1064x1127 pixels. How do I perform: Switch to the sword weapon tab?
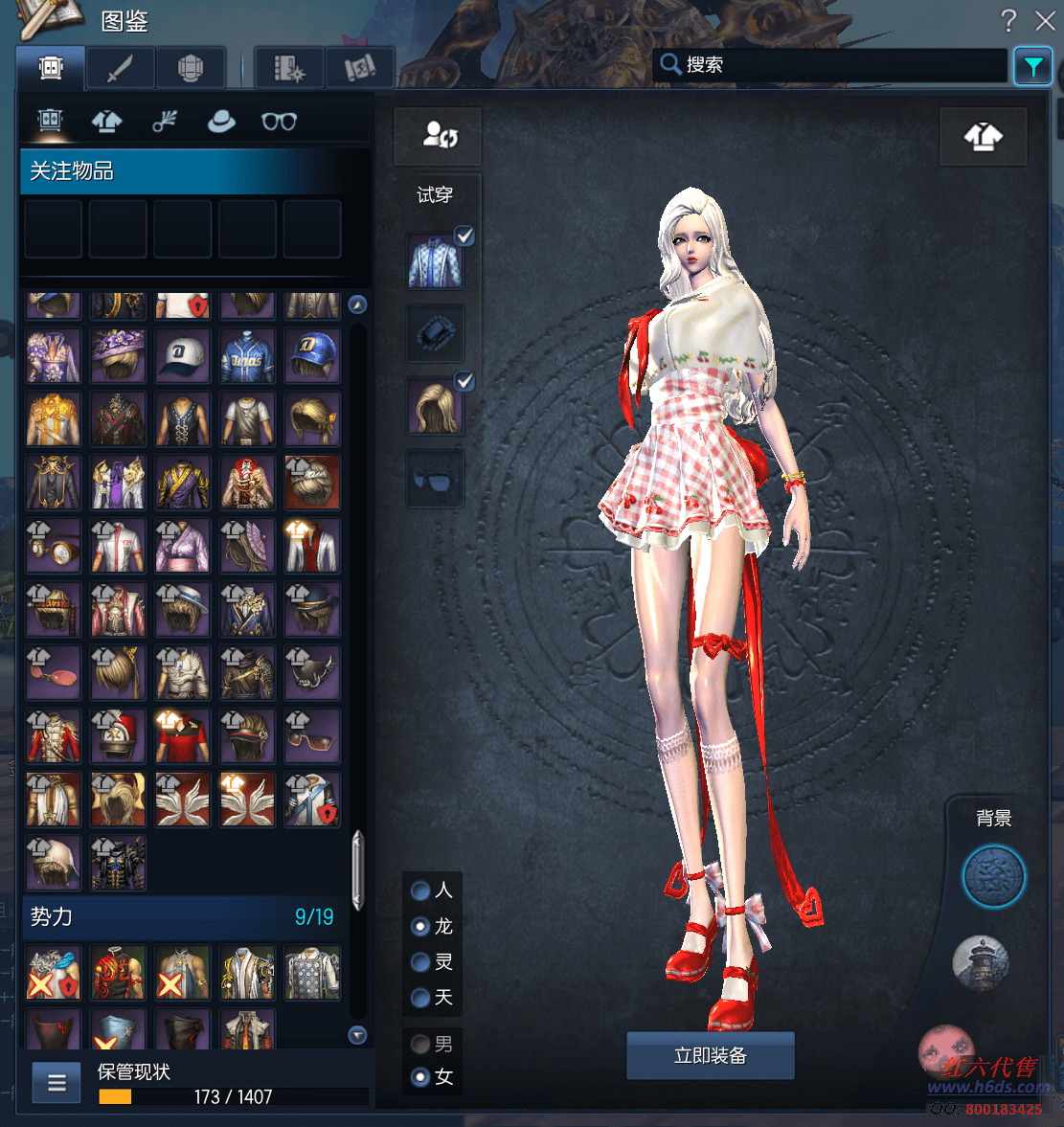tap(120, 68)
